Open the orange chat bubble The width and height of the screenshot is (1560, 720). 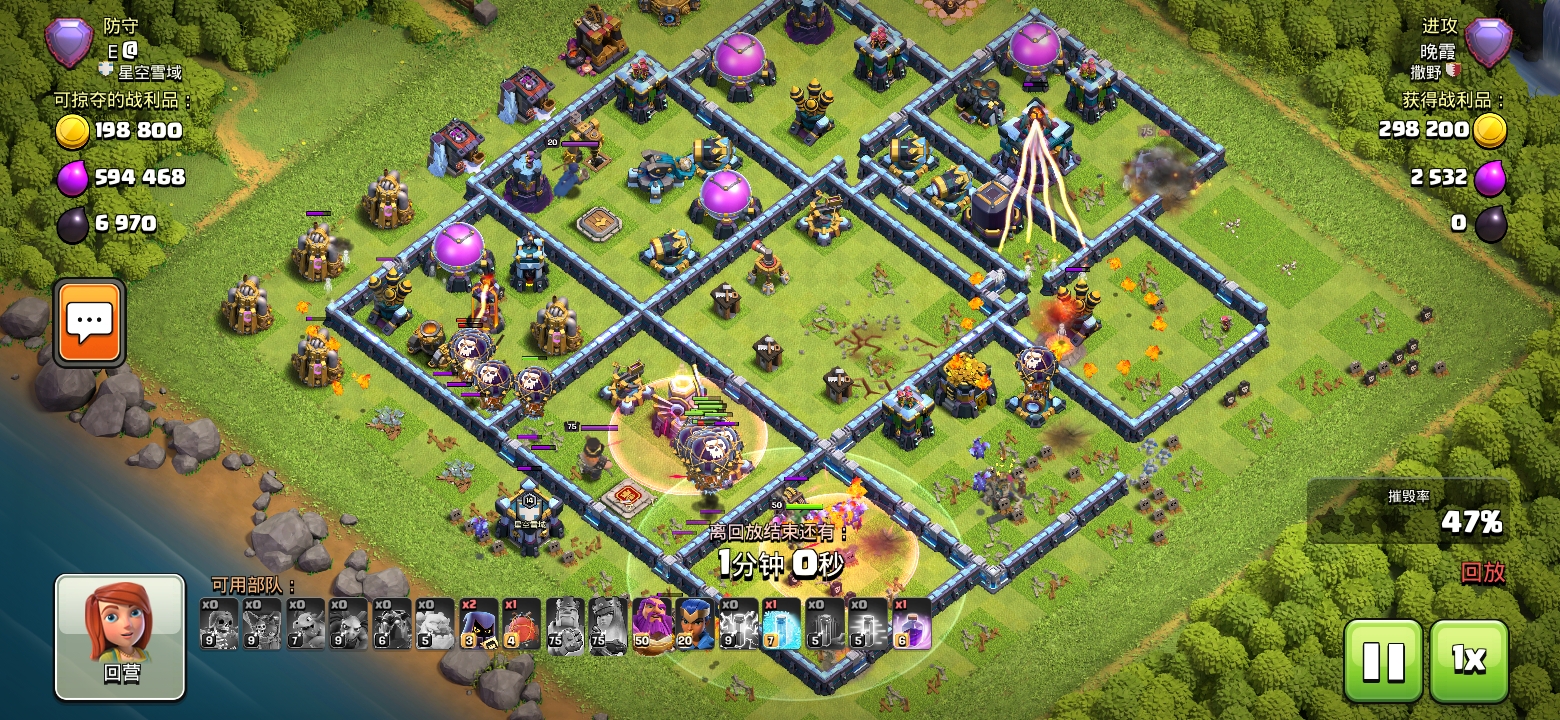pos(91,322)
